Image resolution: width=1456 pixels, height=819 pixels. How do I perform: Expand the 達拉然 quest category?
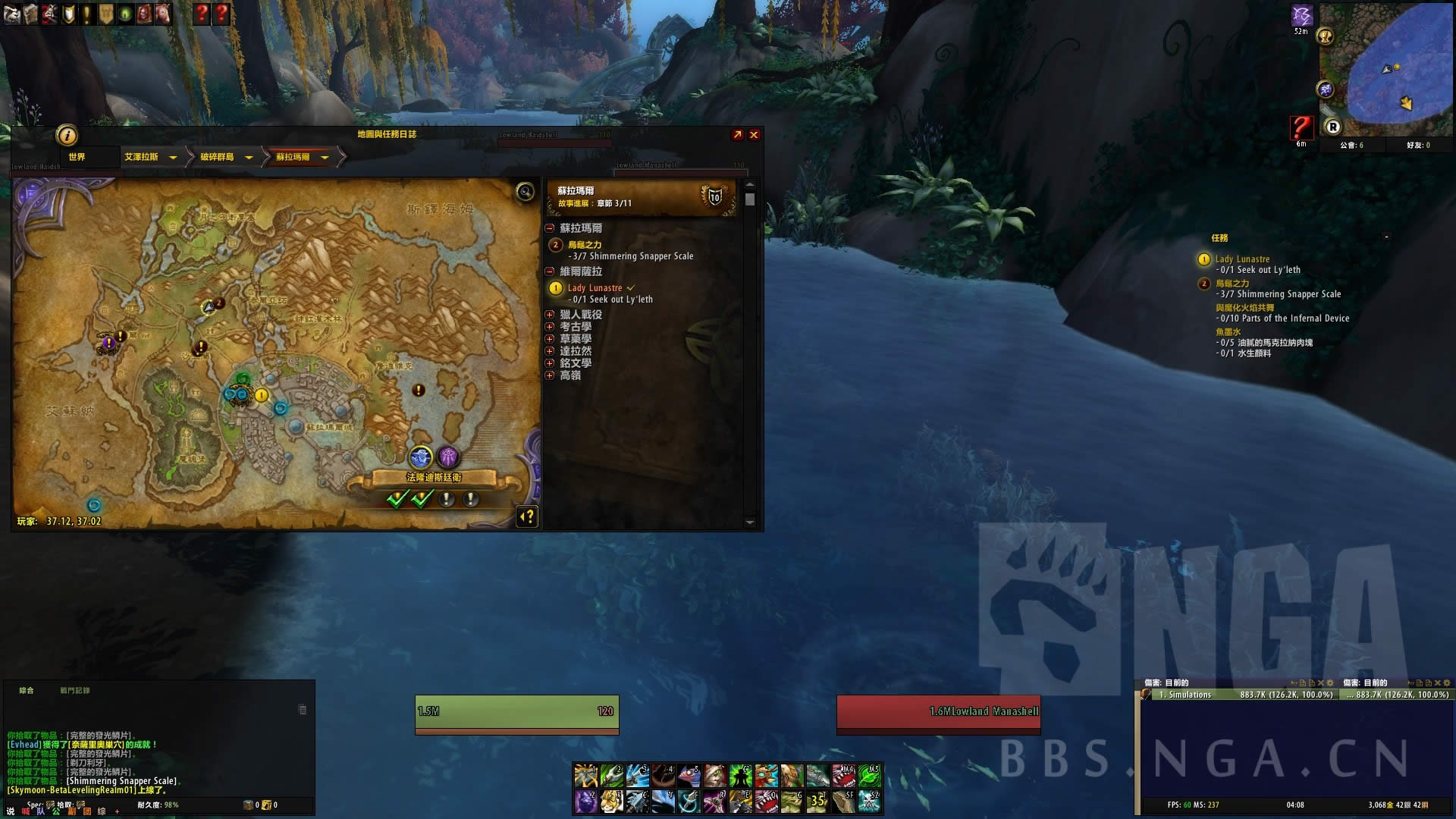click(x=550, y=351)
